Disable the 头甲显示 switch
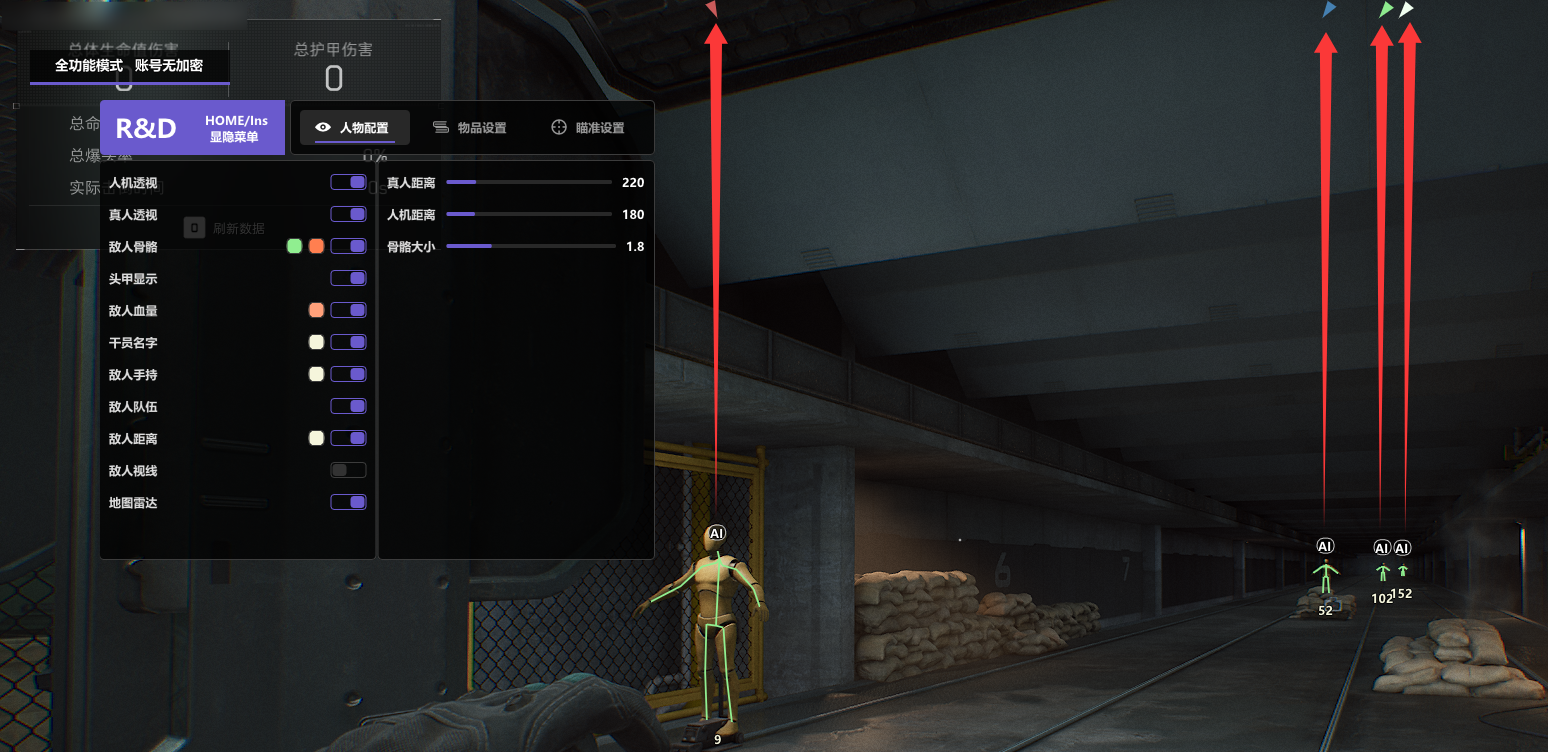This screenshot has height=752, width=1548. (x=348, y=278)
